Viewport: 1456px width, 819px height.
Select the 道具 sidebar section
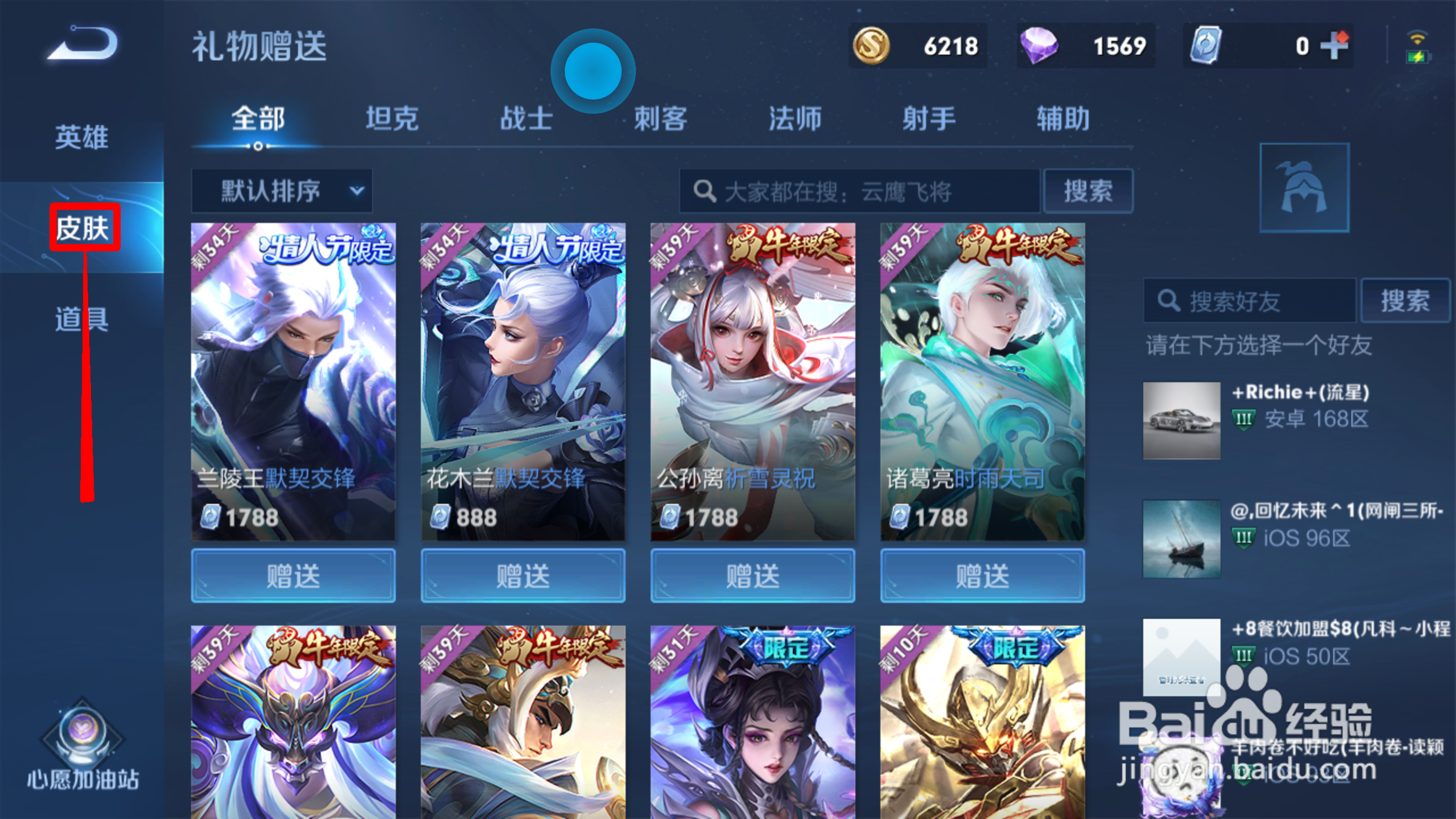81,318
